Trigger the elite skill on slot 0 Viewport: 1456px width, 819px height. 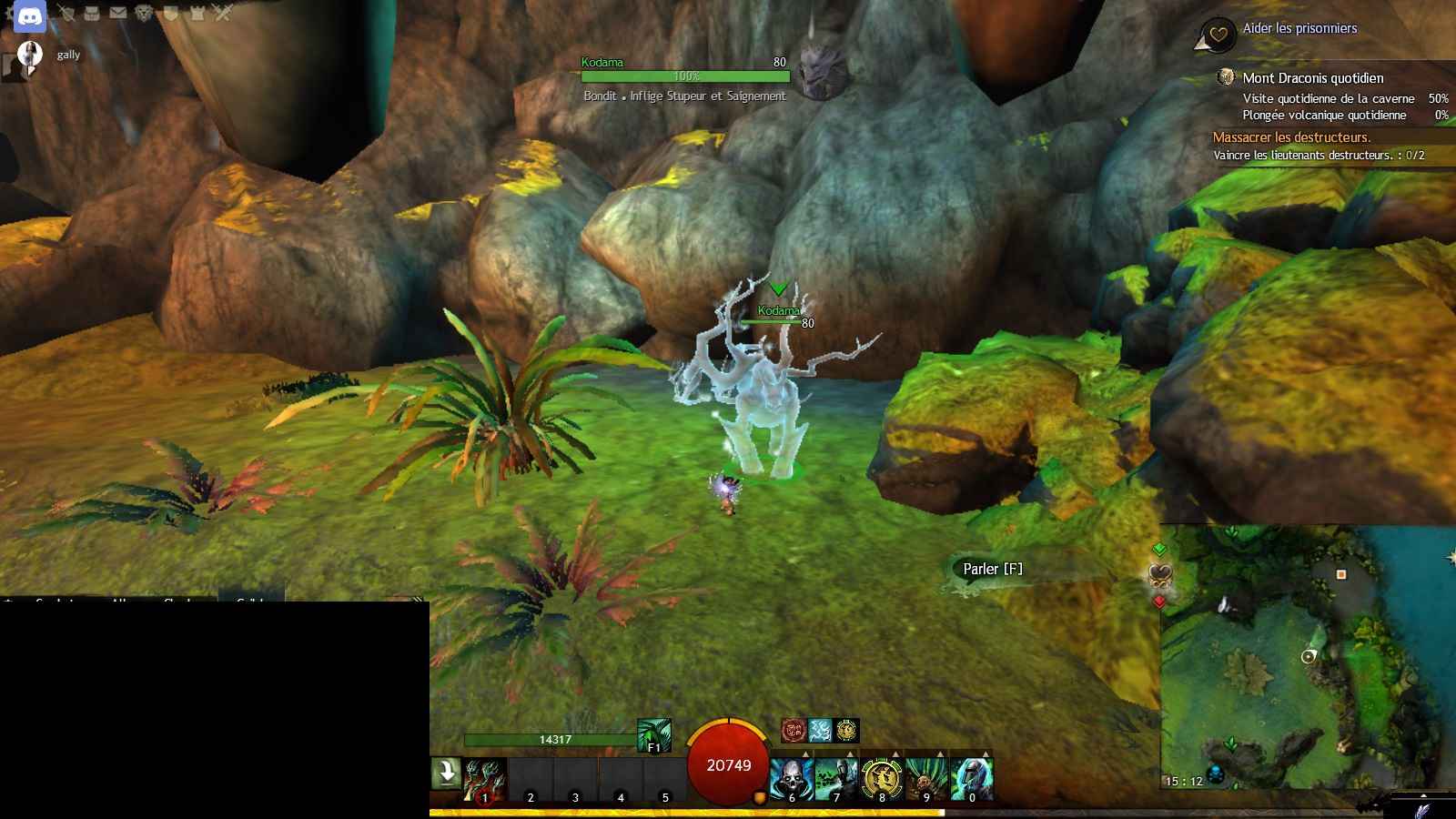(971, 781)
